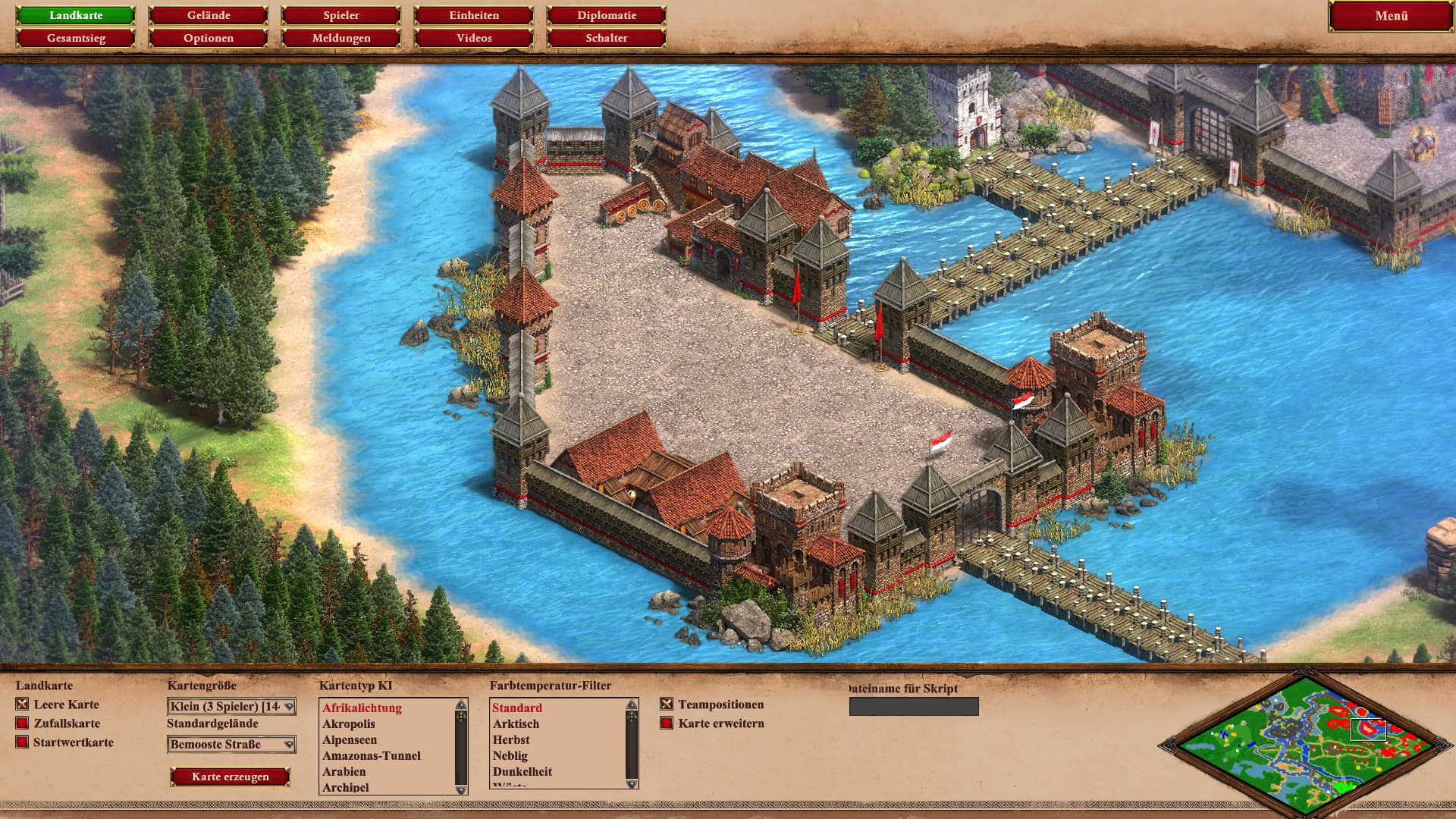Choose the Herbst color temperature filter
This screenshot has height=819, width=1456.
click(x=511, y=740)
